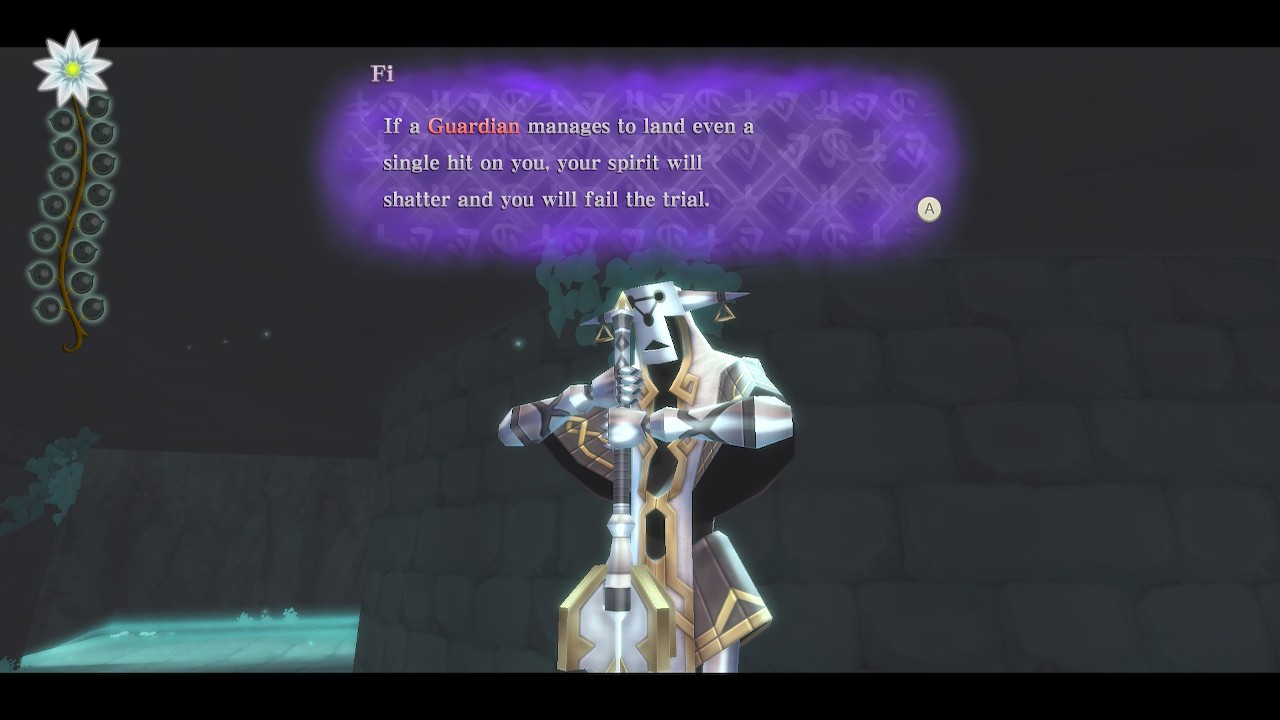Click the stone wall behind the Guardian

coord(1000,450)
